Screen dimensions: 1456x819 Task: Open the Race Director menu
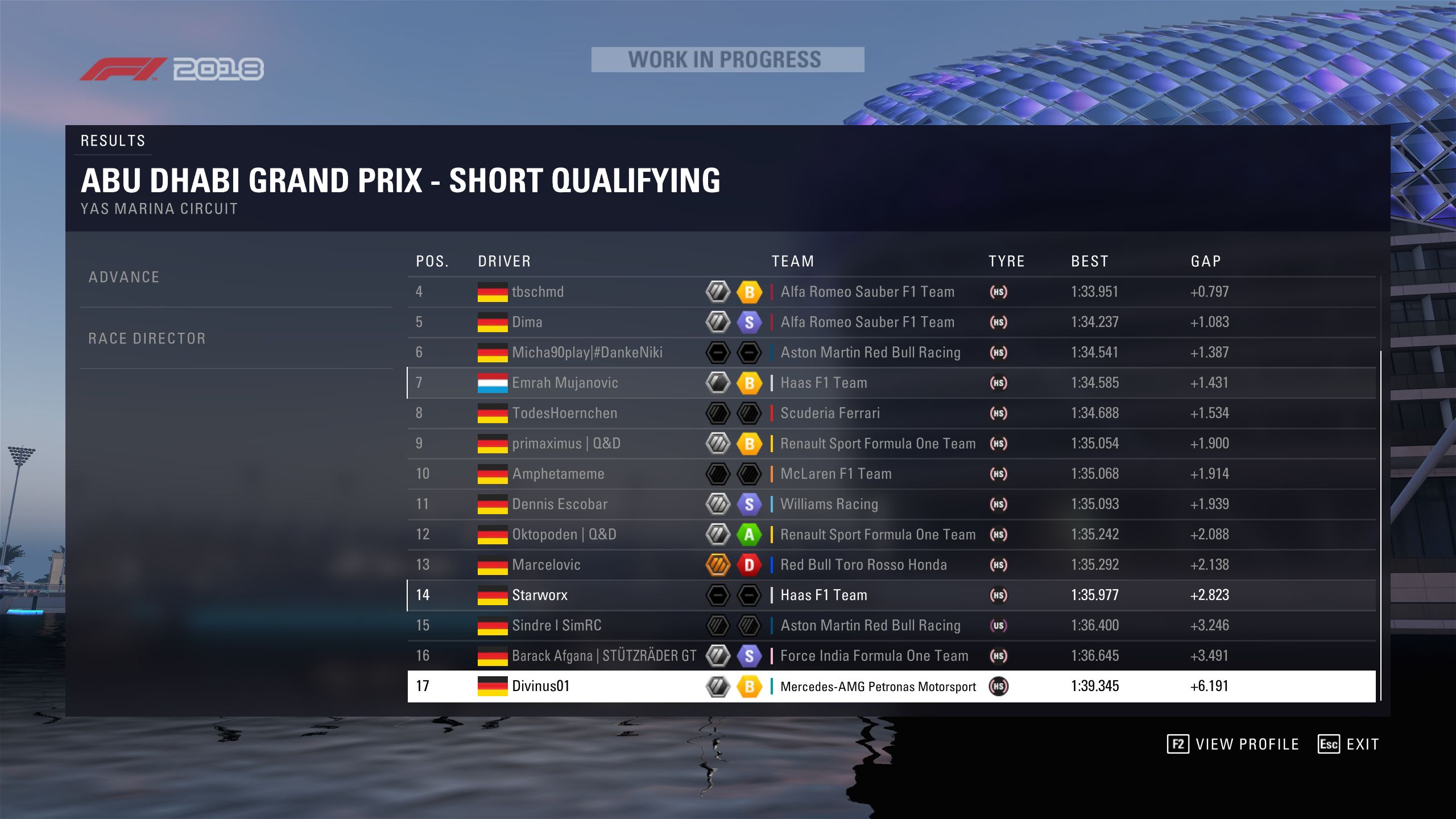[x=147, y=338]
